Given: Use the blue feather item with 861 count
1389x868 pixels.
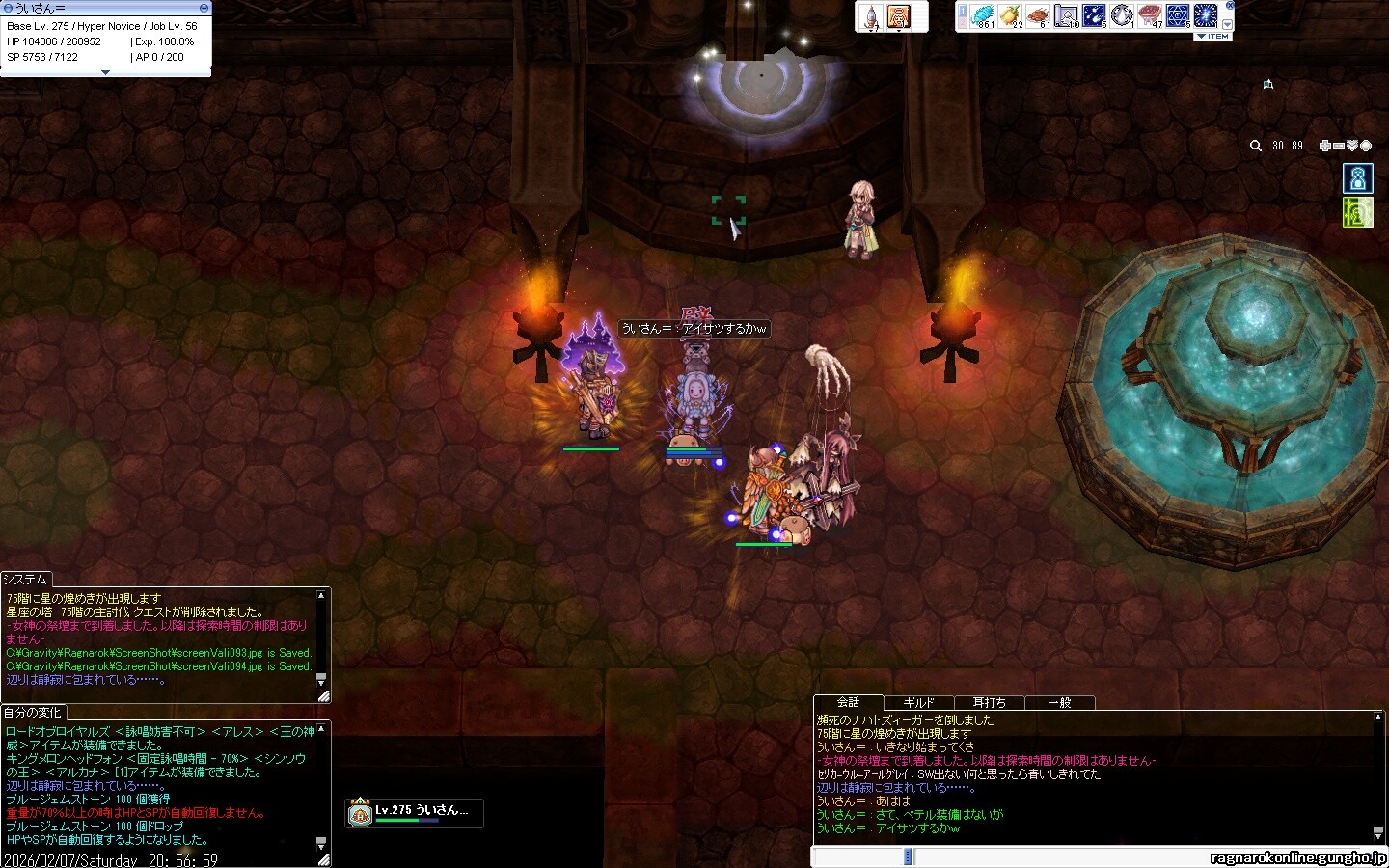Looking at the screenshot, I should pos(982,15).
